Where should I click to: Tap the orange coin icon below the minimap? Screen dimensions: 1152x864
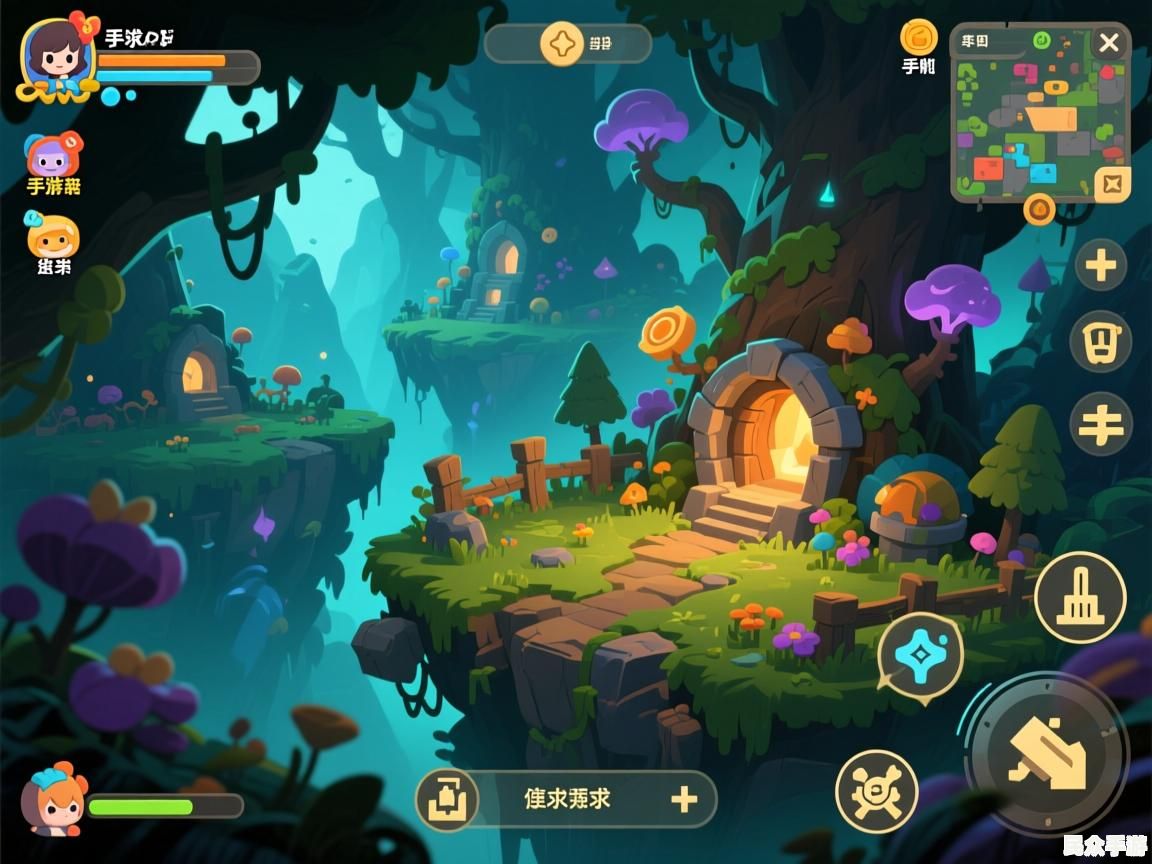[1039, 208]
